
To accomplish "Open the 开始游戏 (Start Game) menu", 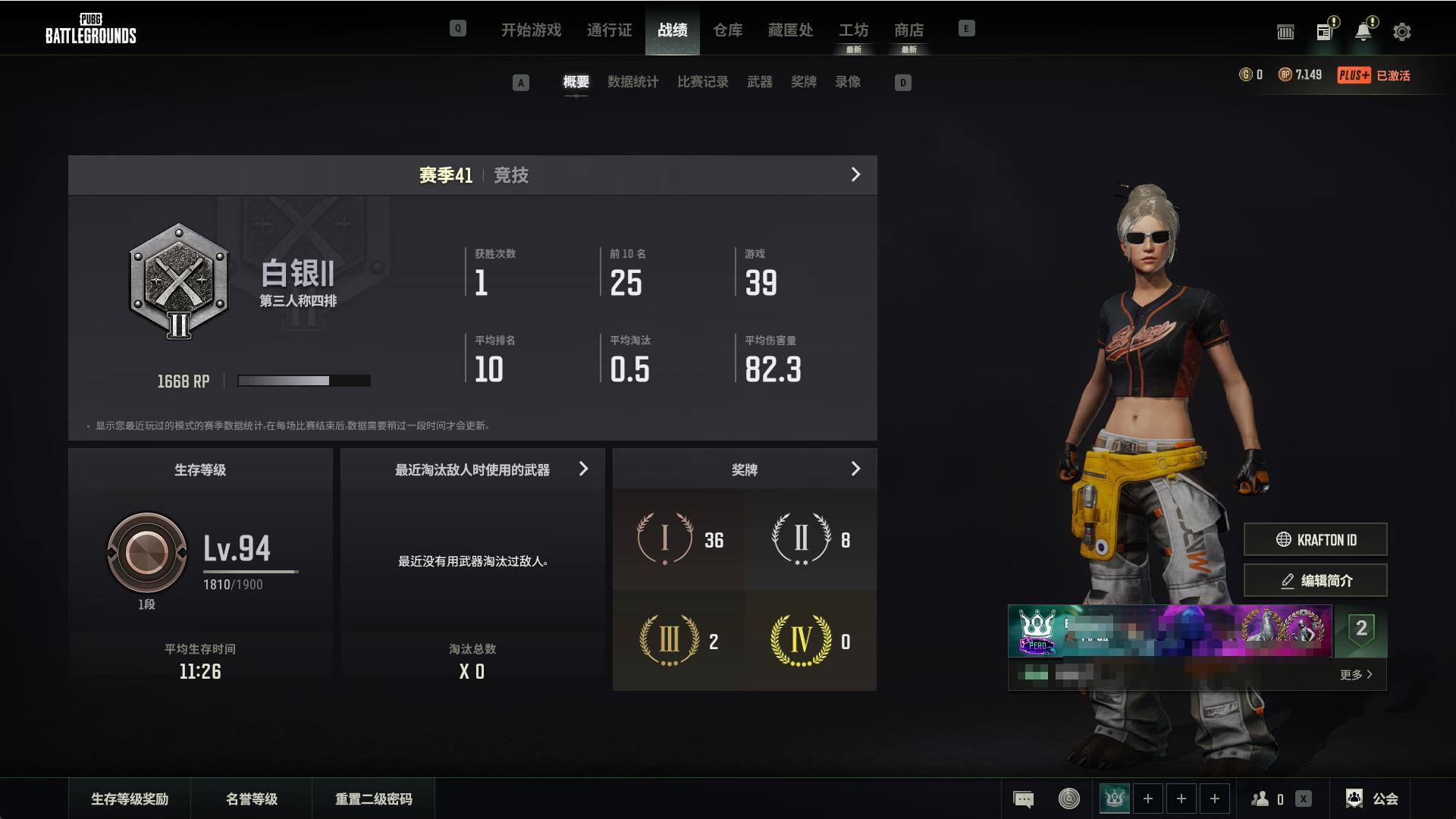I will pyautogui.click(x=531, y=30).
